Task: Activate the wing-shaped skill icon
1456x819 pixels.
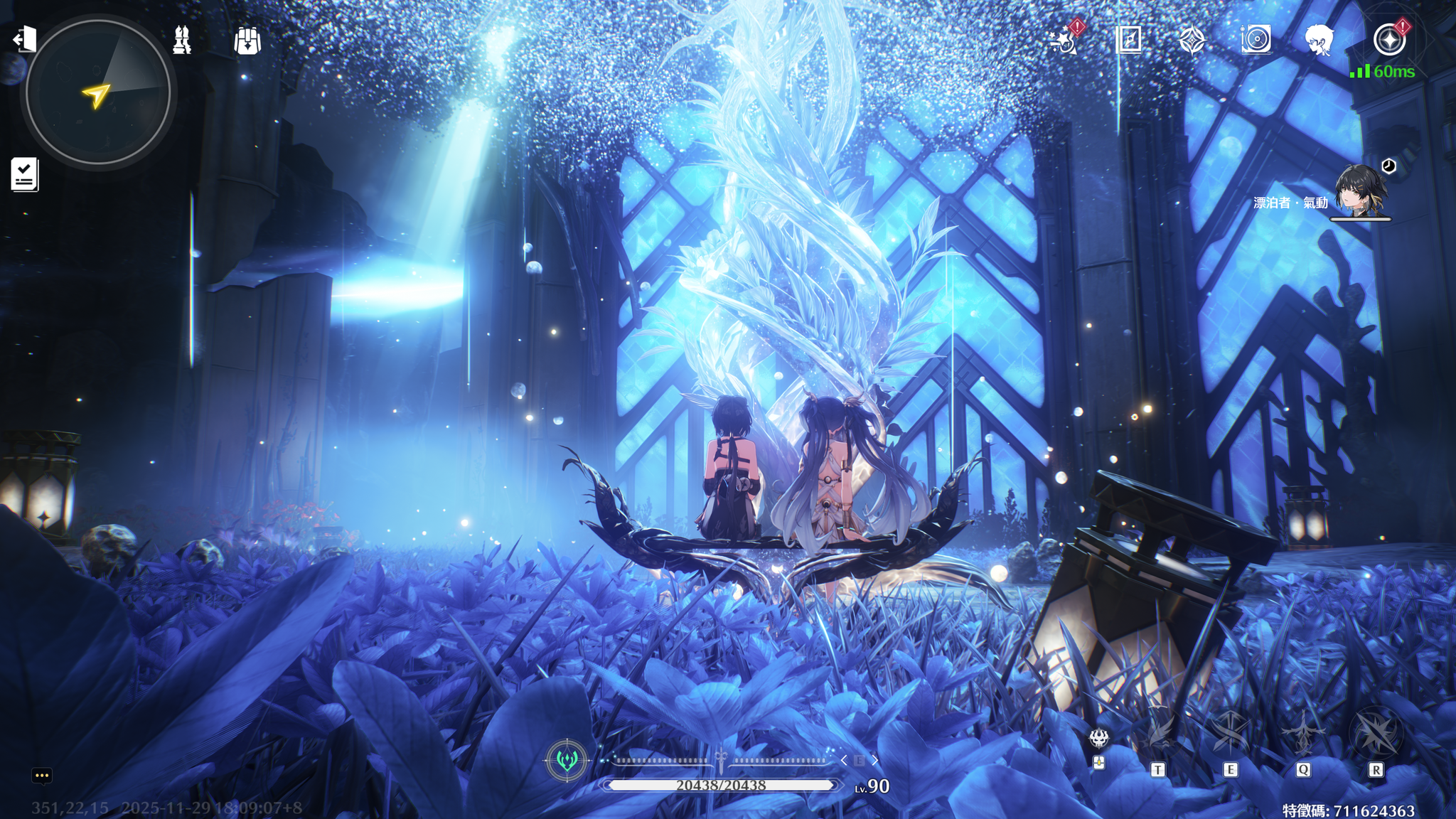Action: (x=1160, y=734)
